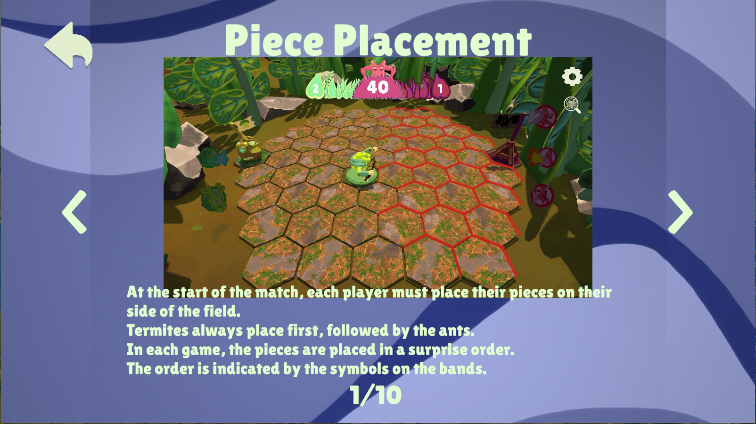Screen dimensions: 756x424
Task: Go back using the curved arrow
Action: click(x=68, y=47)
